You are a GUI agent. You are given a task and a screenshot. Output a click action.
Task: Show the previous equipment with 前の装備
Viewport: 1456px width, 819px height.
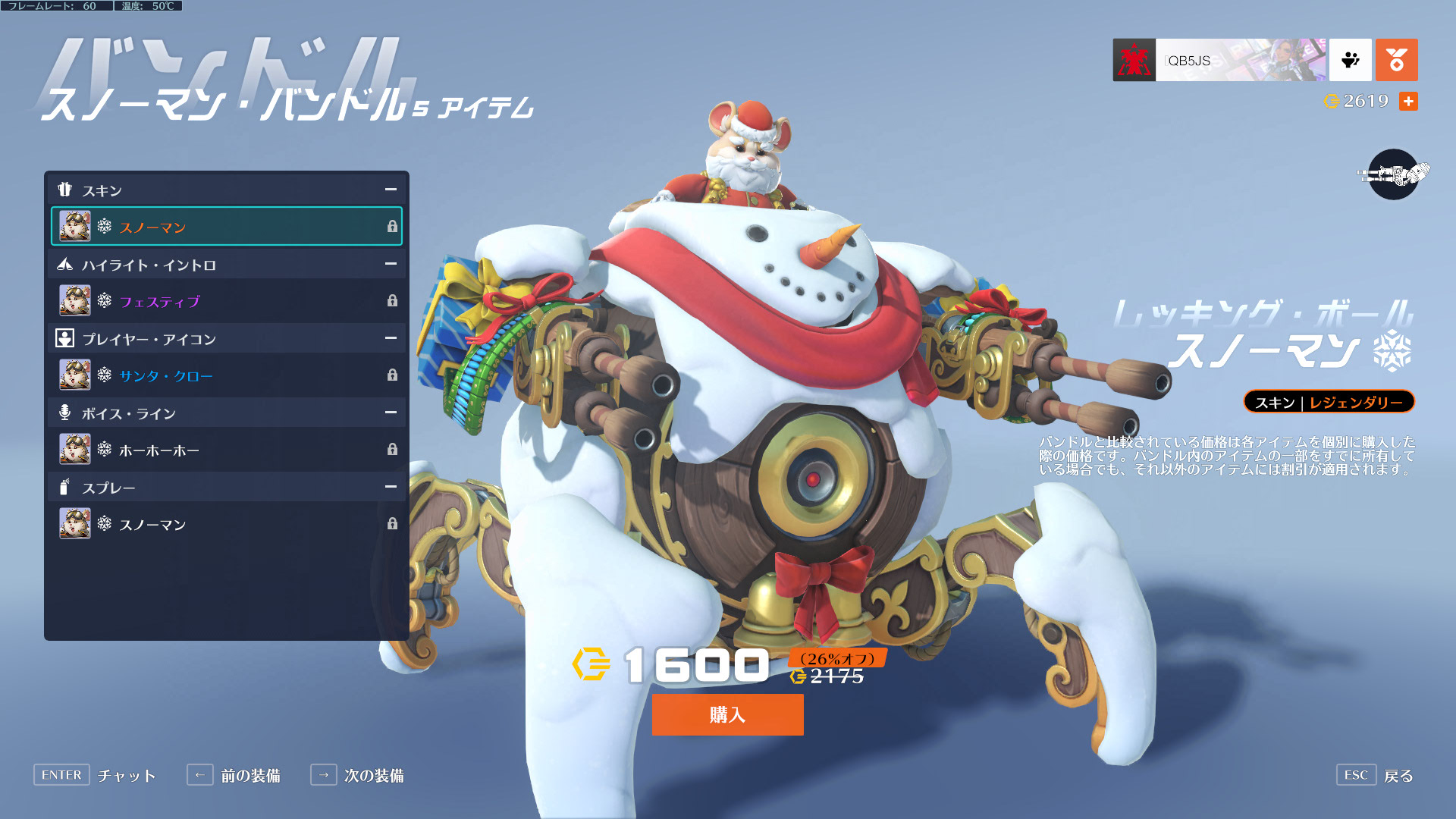[234, 775]
